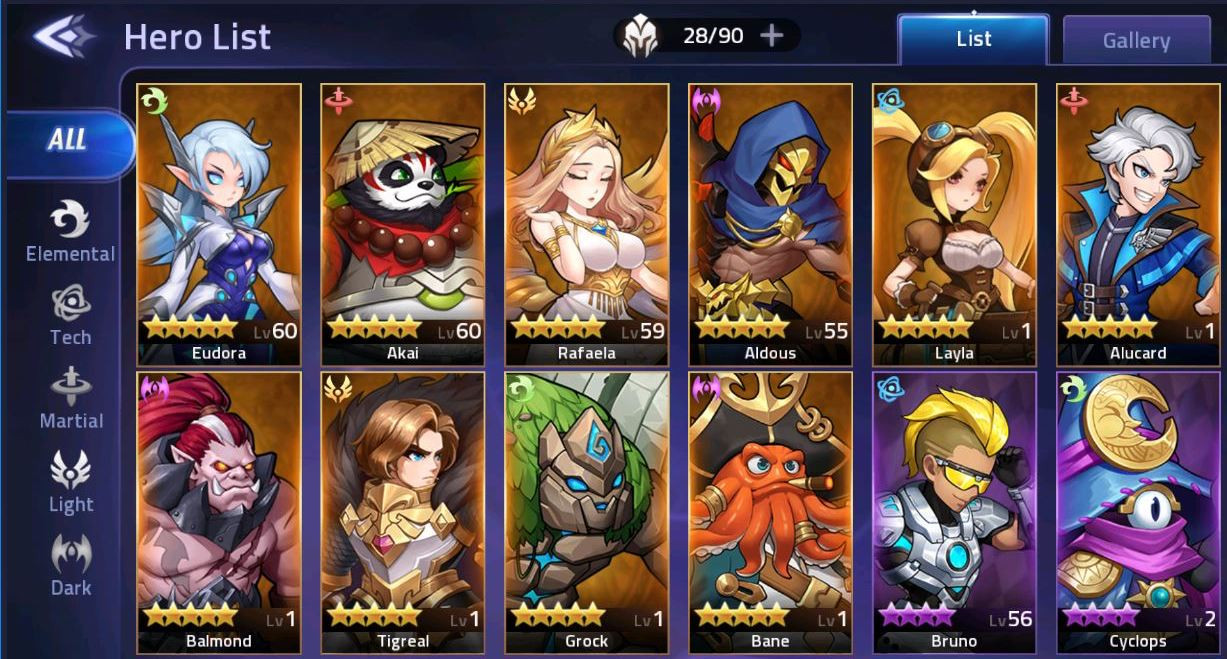The height and width of the screenshot is (659, 1227).
Task: Switch to the Gallery tab
Action: [x=1136, y=41]
